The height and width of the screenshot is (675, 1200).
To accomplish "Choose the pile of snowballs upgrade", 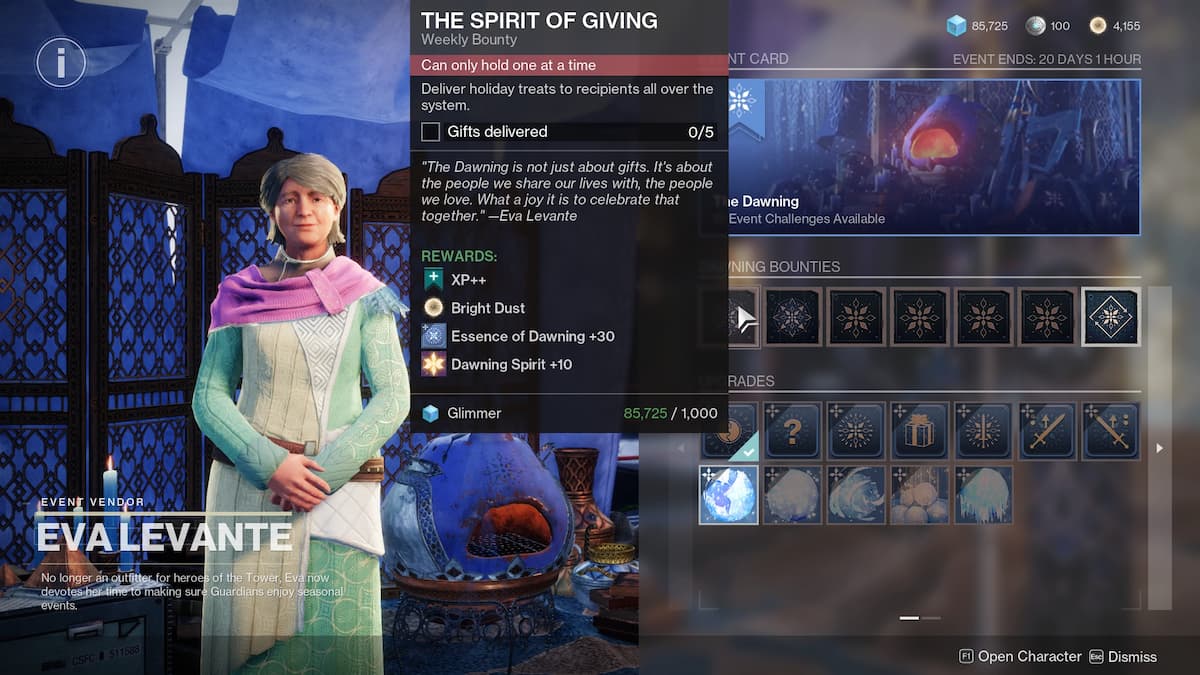I will (x=920, y=495).
